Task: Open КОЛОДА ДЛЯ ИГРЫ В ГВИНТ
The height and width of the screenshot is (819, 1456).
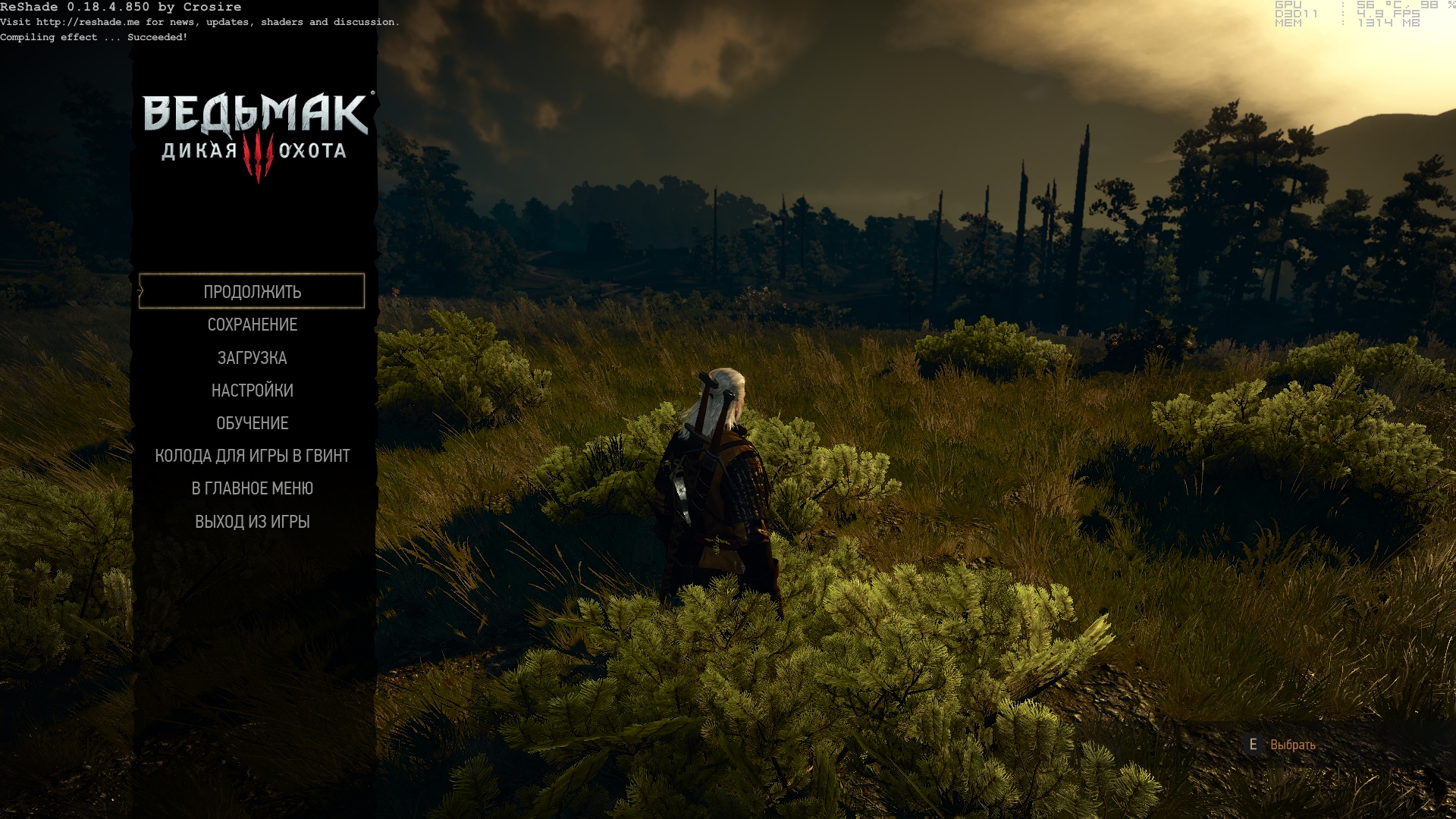Action: tap(252, 456)
